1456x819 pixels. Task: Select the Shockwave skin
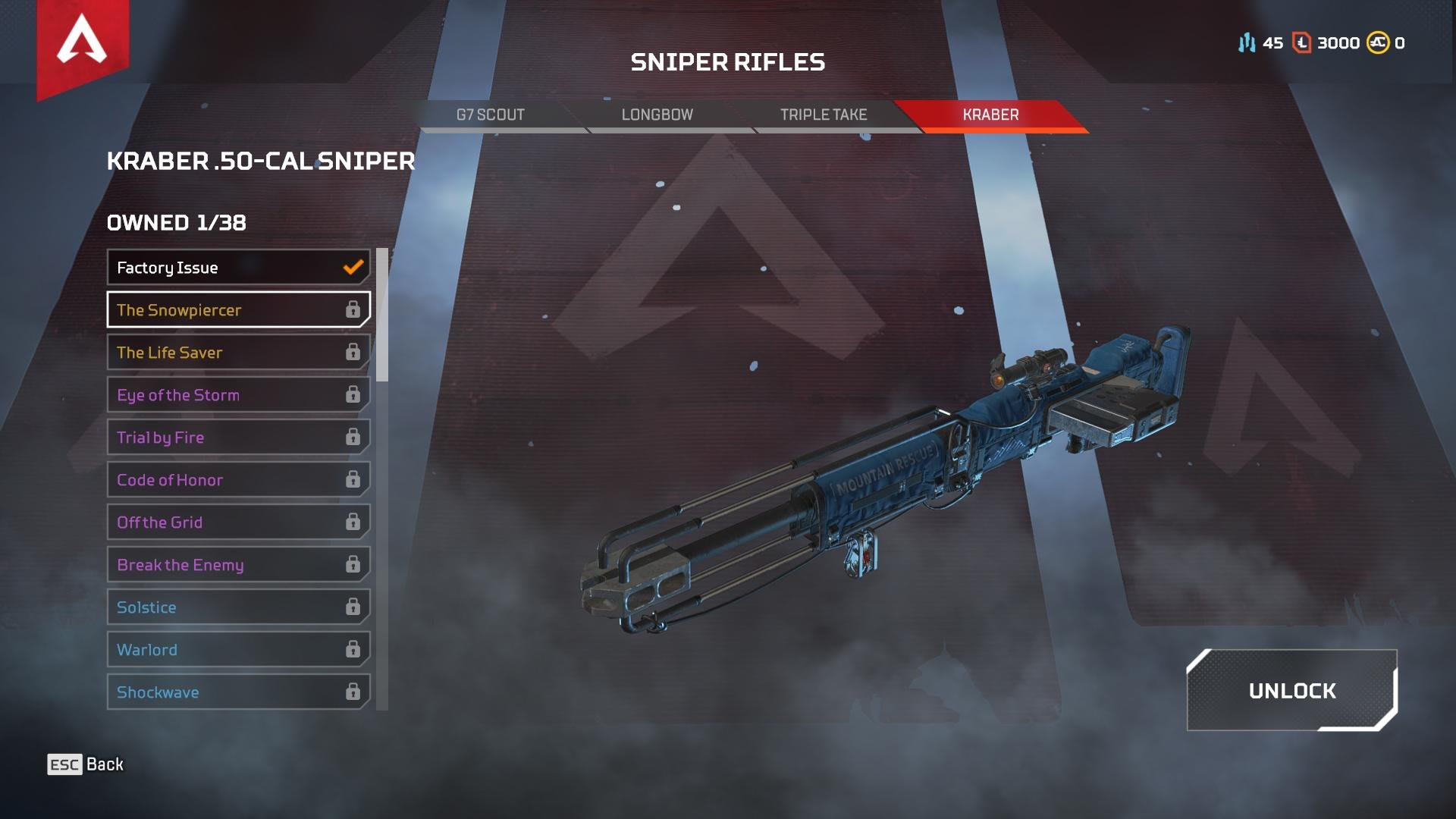[x=238, y=692]
